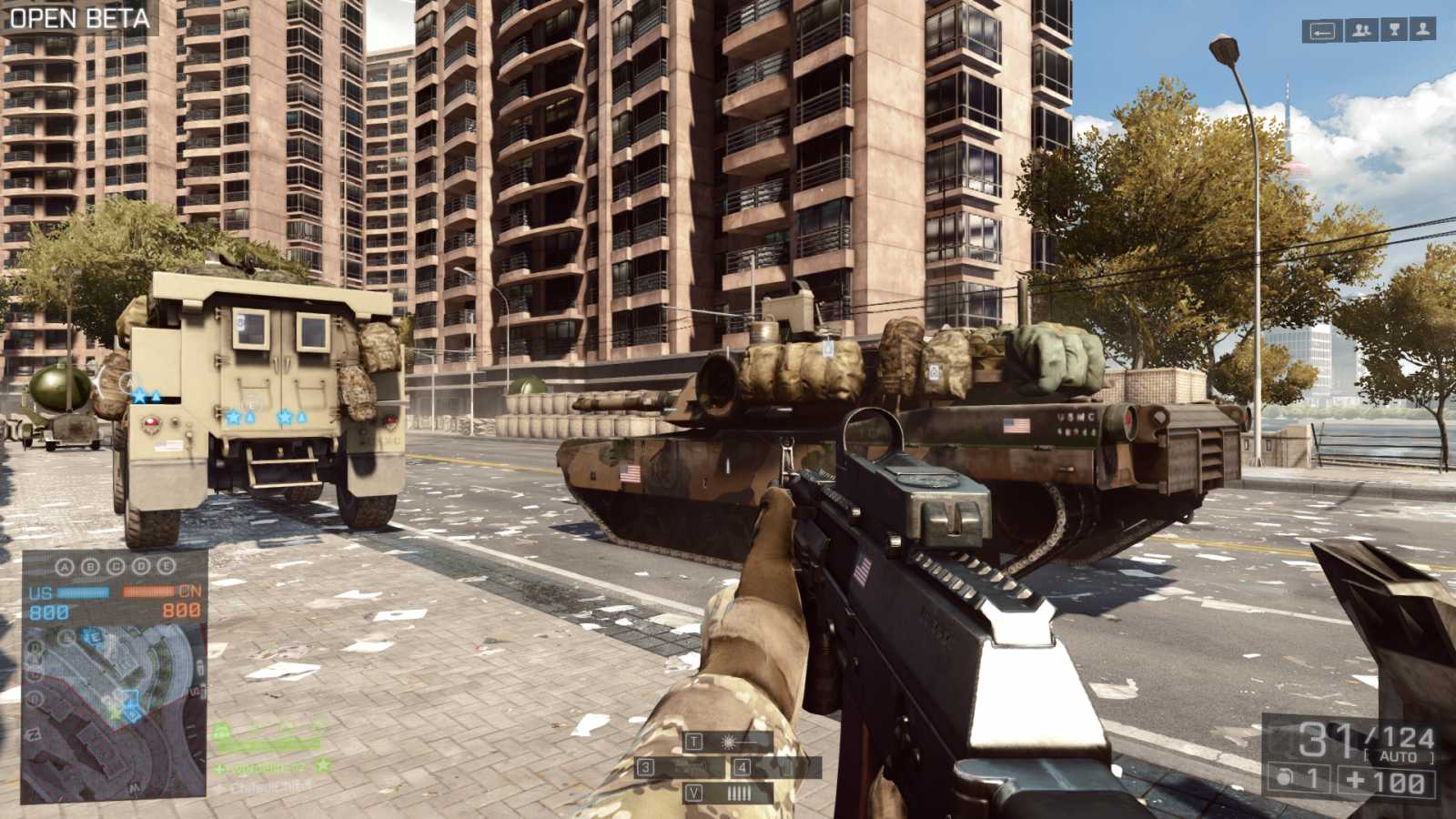Toggle the CN team ticket display

(x=181, y=610)
